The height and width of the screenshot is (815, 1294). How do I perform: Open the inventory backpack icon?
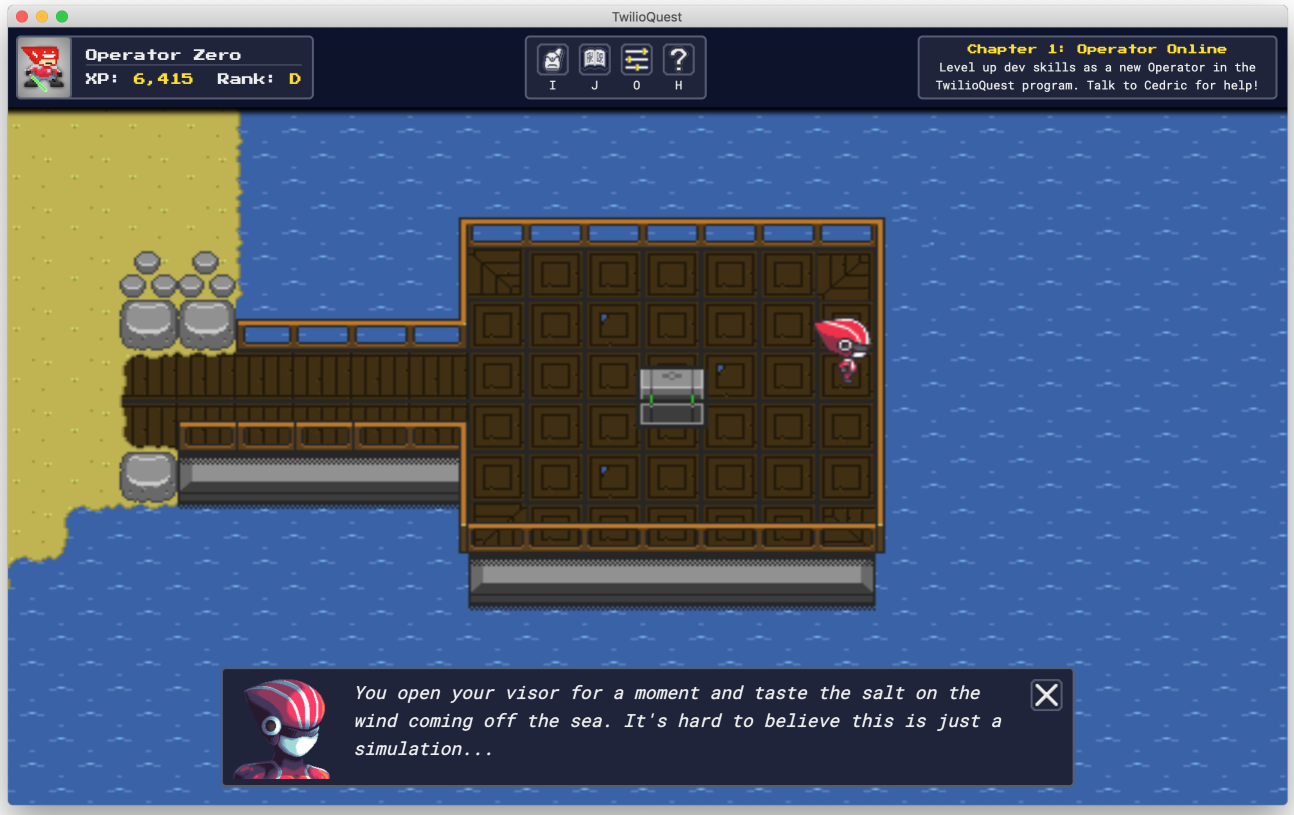[x=552, y=60]
